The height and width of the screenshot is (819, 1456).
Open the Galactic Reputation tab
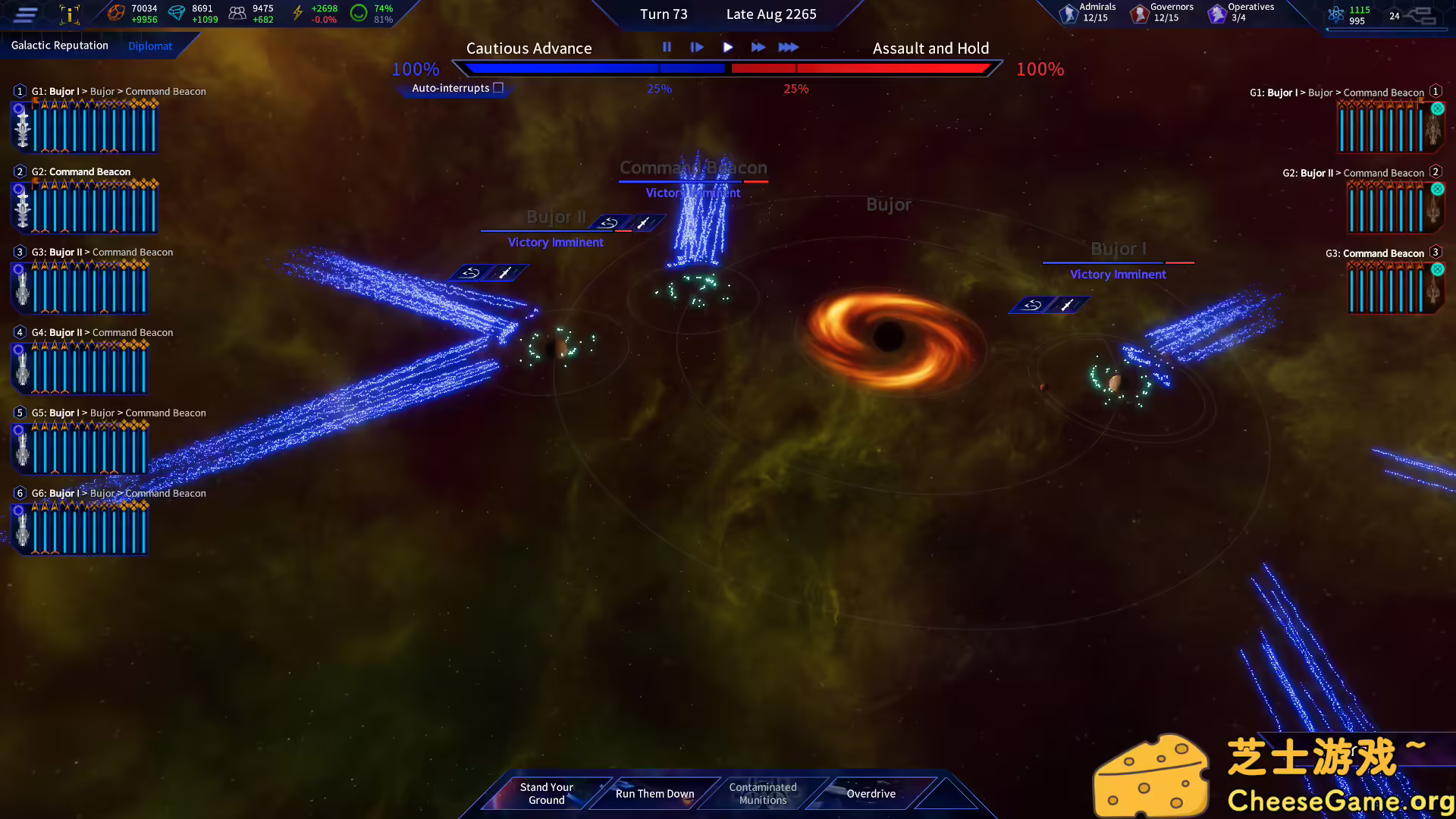pos(60,45)
